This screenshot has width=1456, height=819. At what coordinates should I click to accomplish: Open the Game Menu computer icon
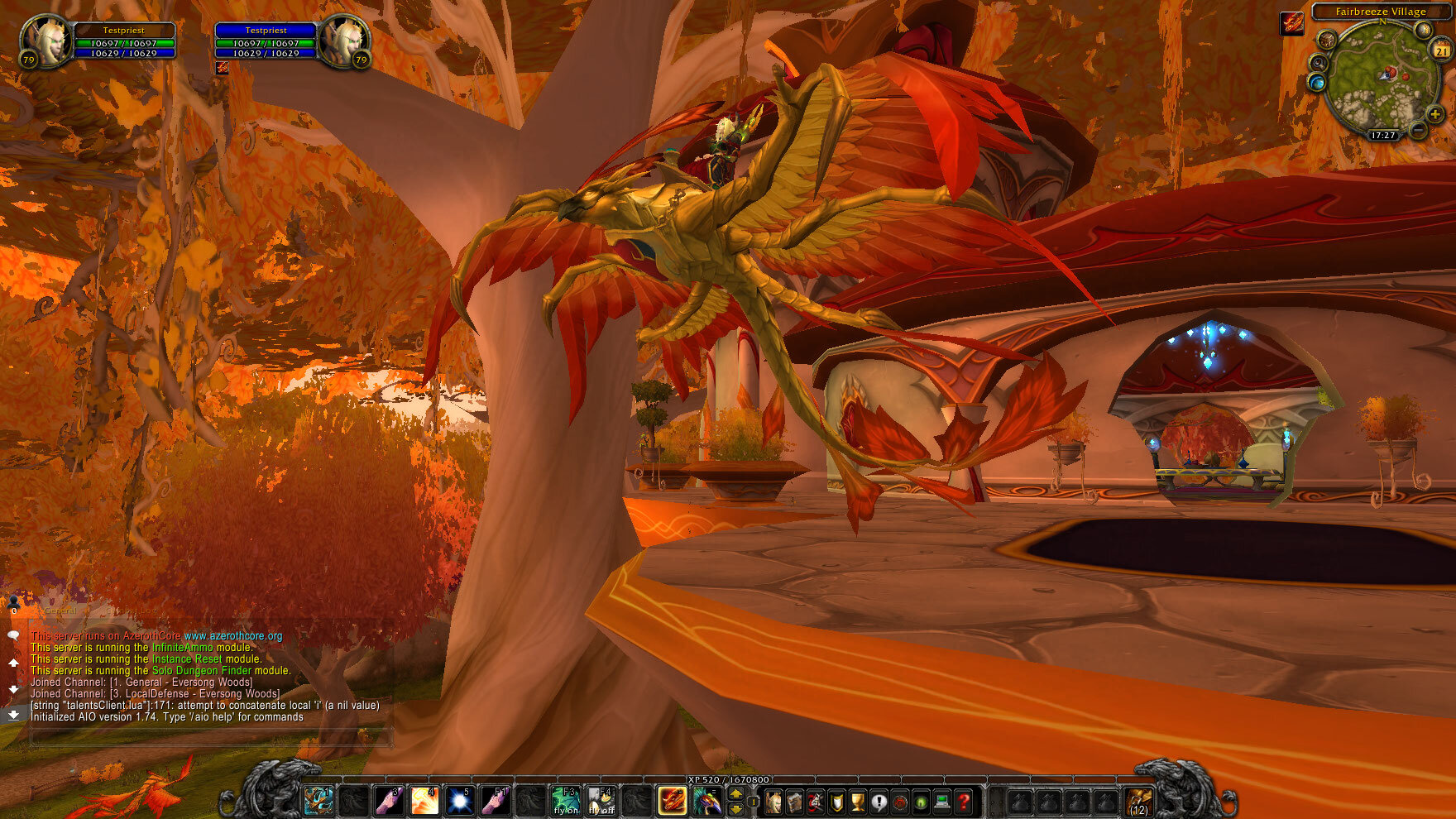[x=941, y=801]
